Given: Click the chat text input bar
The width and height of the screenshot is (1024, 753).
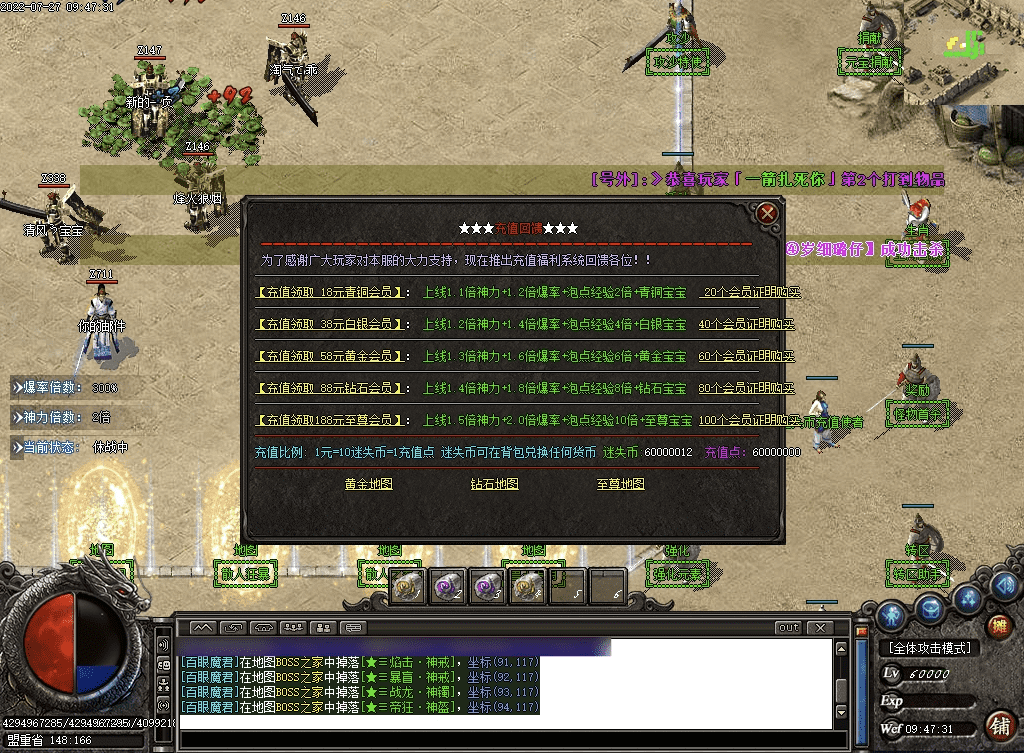Looking at the screenshot, I should [500, 739].
